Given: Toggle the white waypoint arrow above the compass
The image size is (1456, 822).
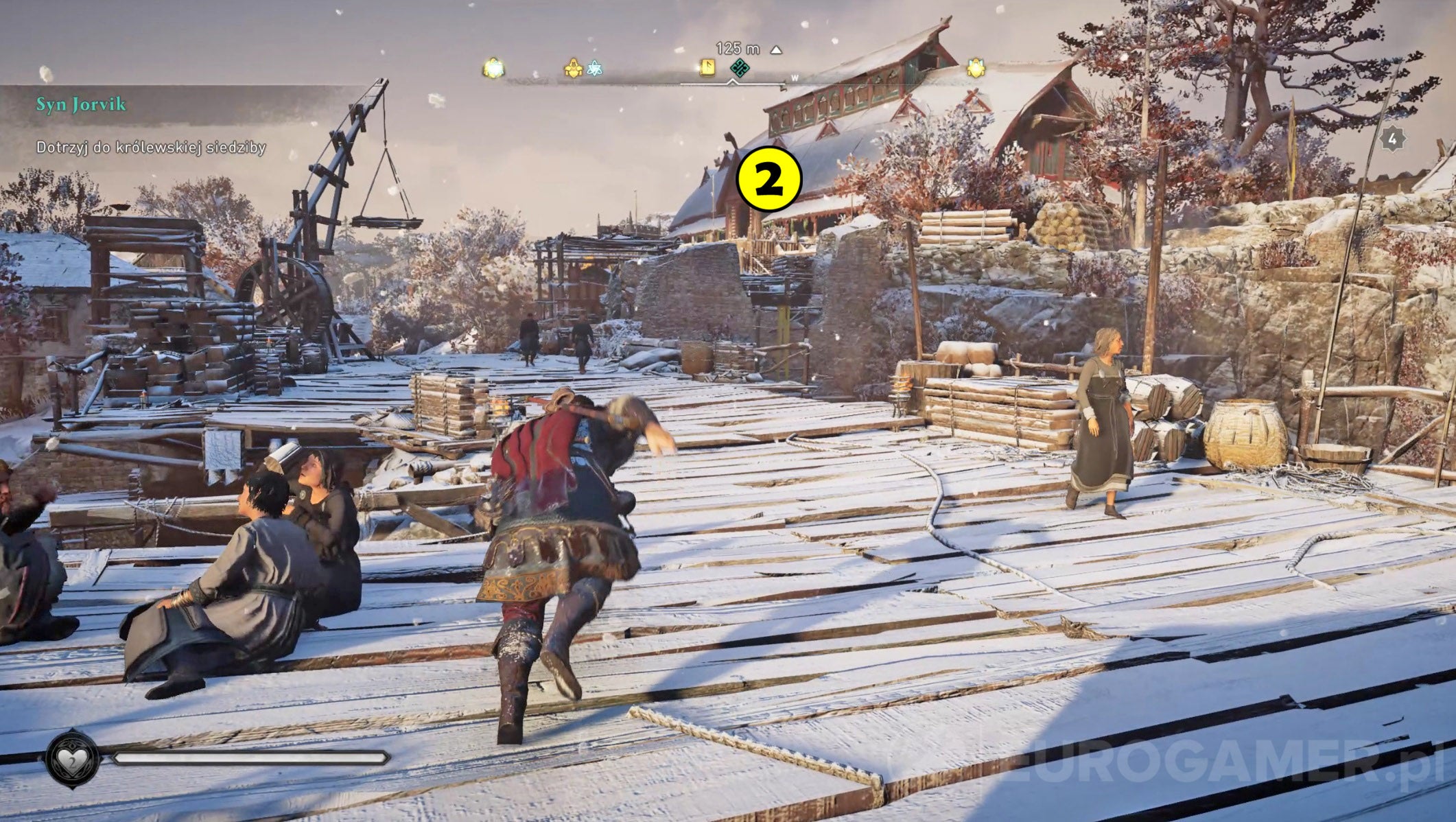Looking at the screenshot, I should [x=775, y=49].
